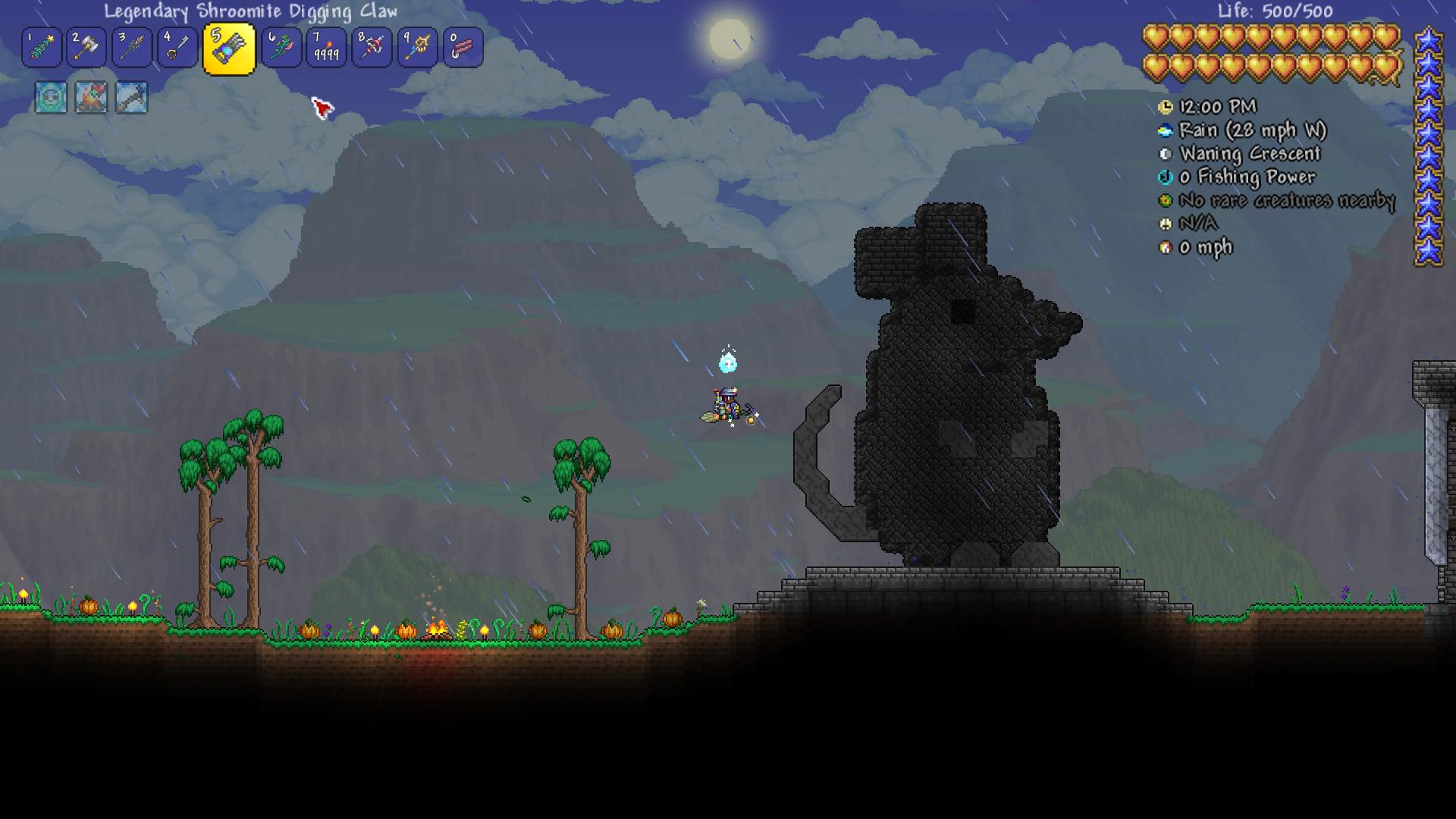Select the golden staff in slot 9
Screen dimensions: 1456x819
pos(417,49)
